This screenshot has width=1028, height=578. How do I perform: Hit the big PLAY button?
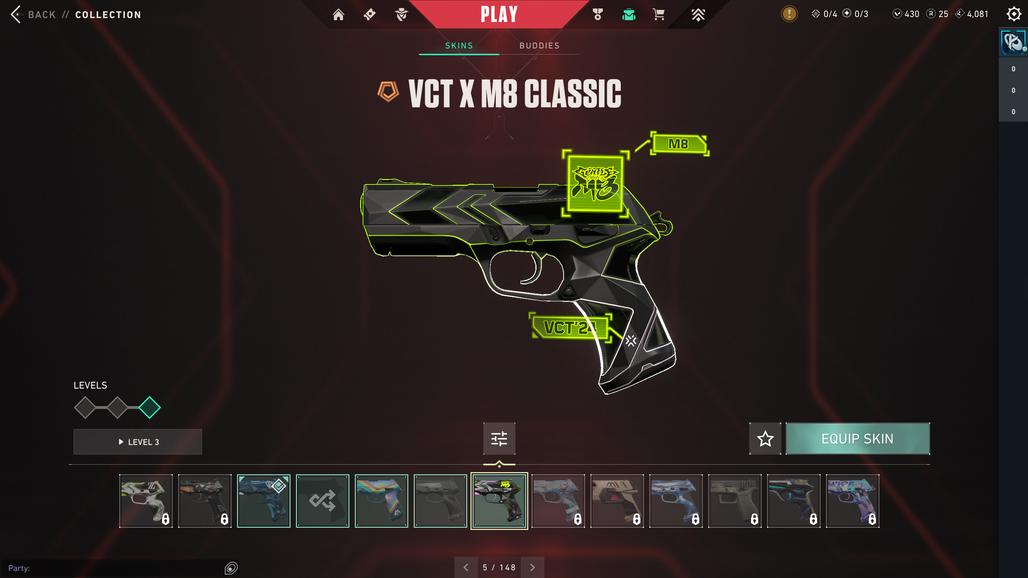[499, 14]
